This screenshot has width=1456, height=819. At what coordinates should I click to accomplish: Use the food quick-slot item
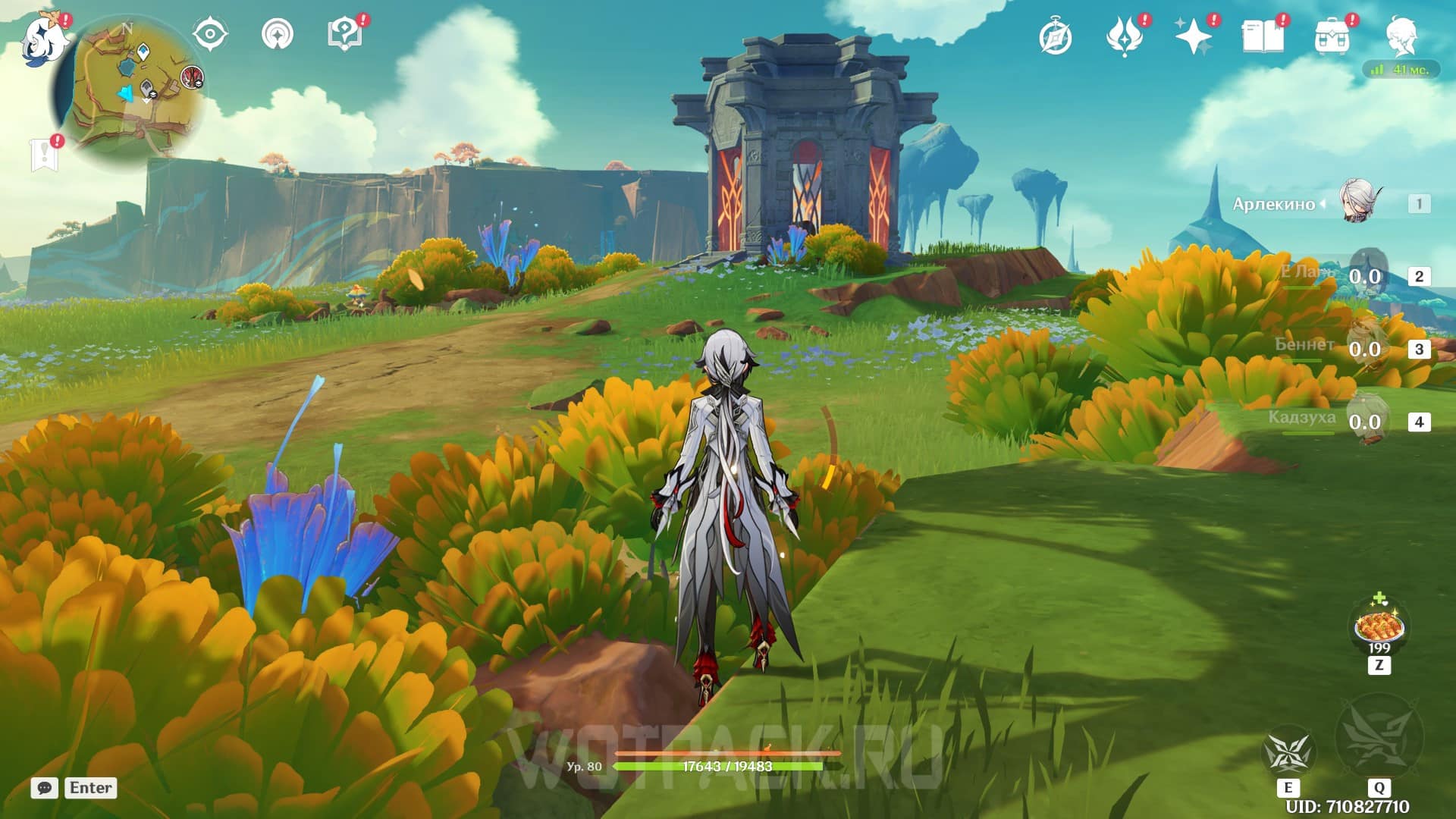(1379, 627)
